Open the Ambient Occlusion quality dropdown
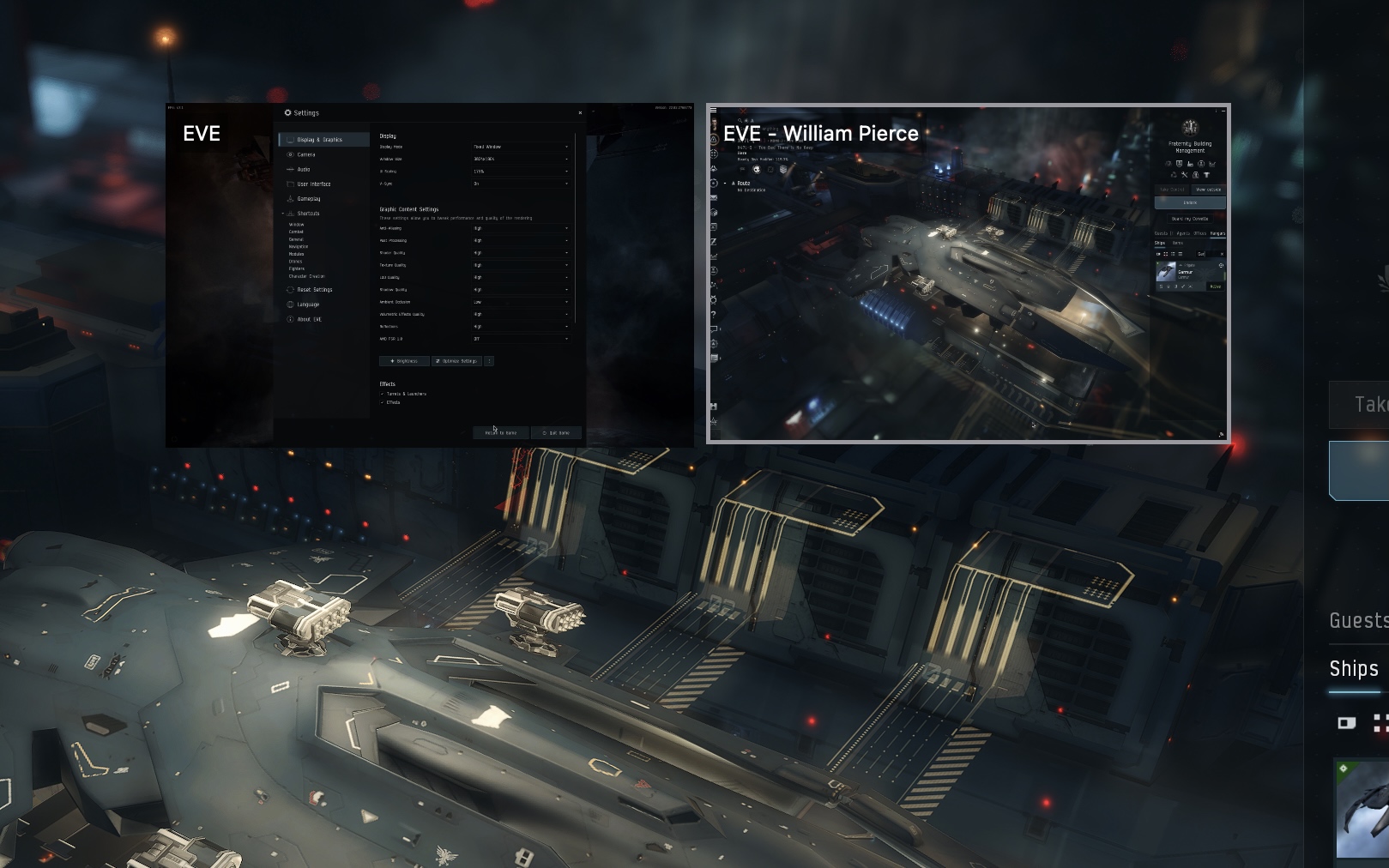1389x868 pixels. point(522,302)
